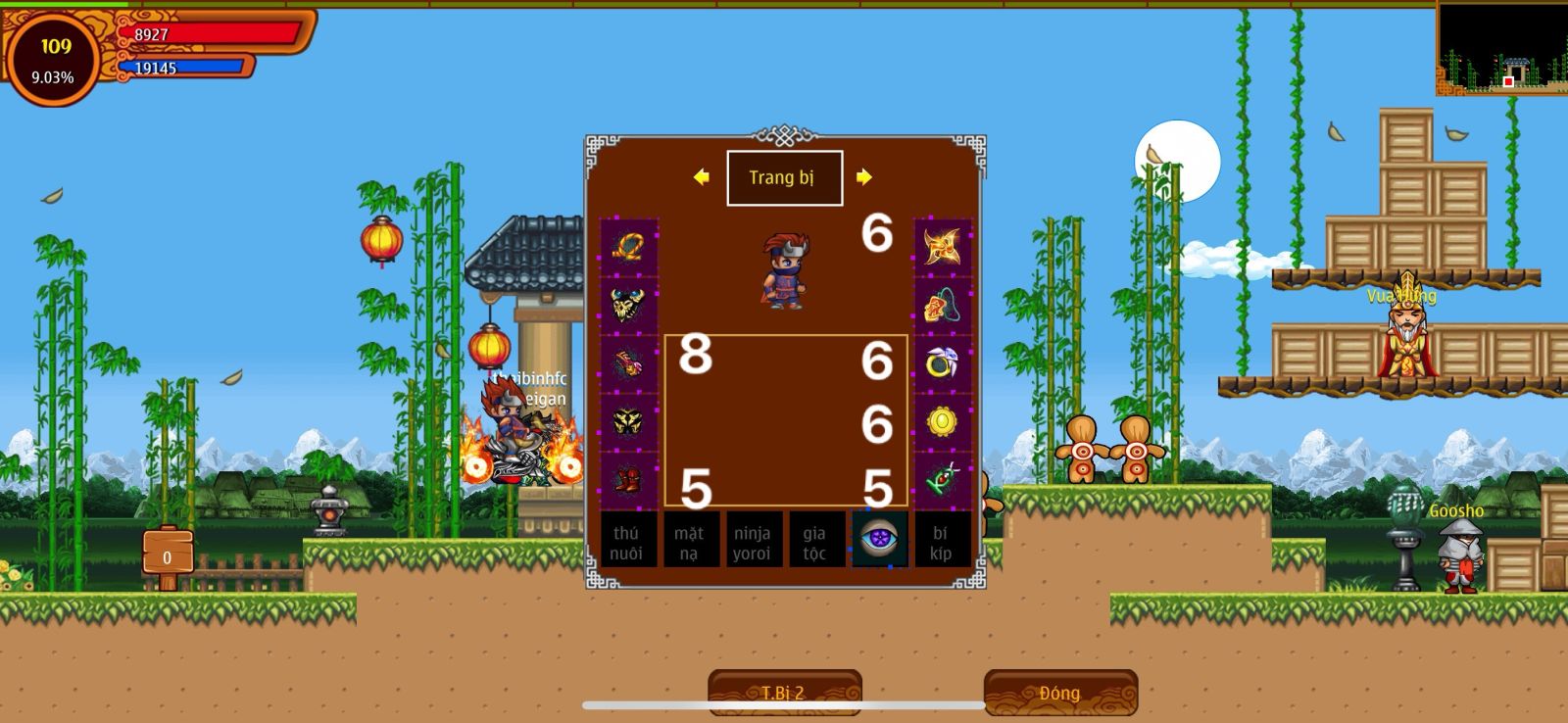Select the purple eye item slot

tap(879, 540)
